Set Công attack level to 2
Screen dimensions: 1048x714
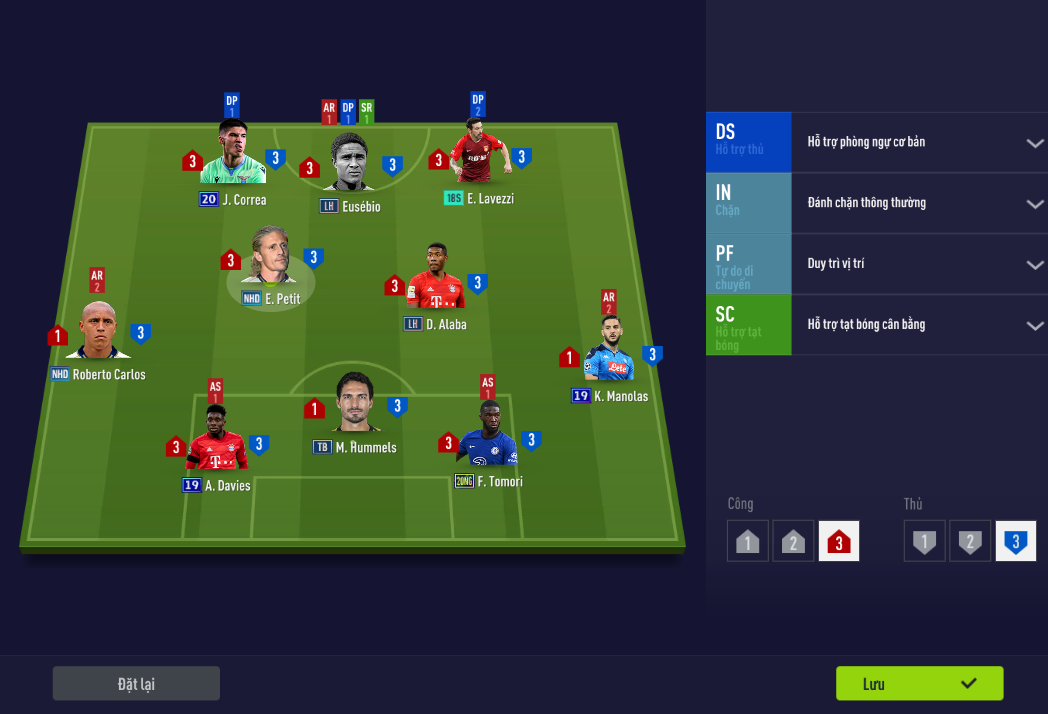(x=793, y=541)
